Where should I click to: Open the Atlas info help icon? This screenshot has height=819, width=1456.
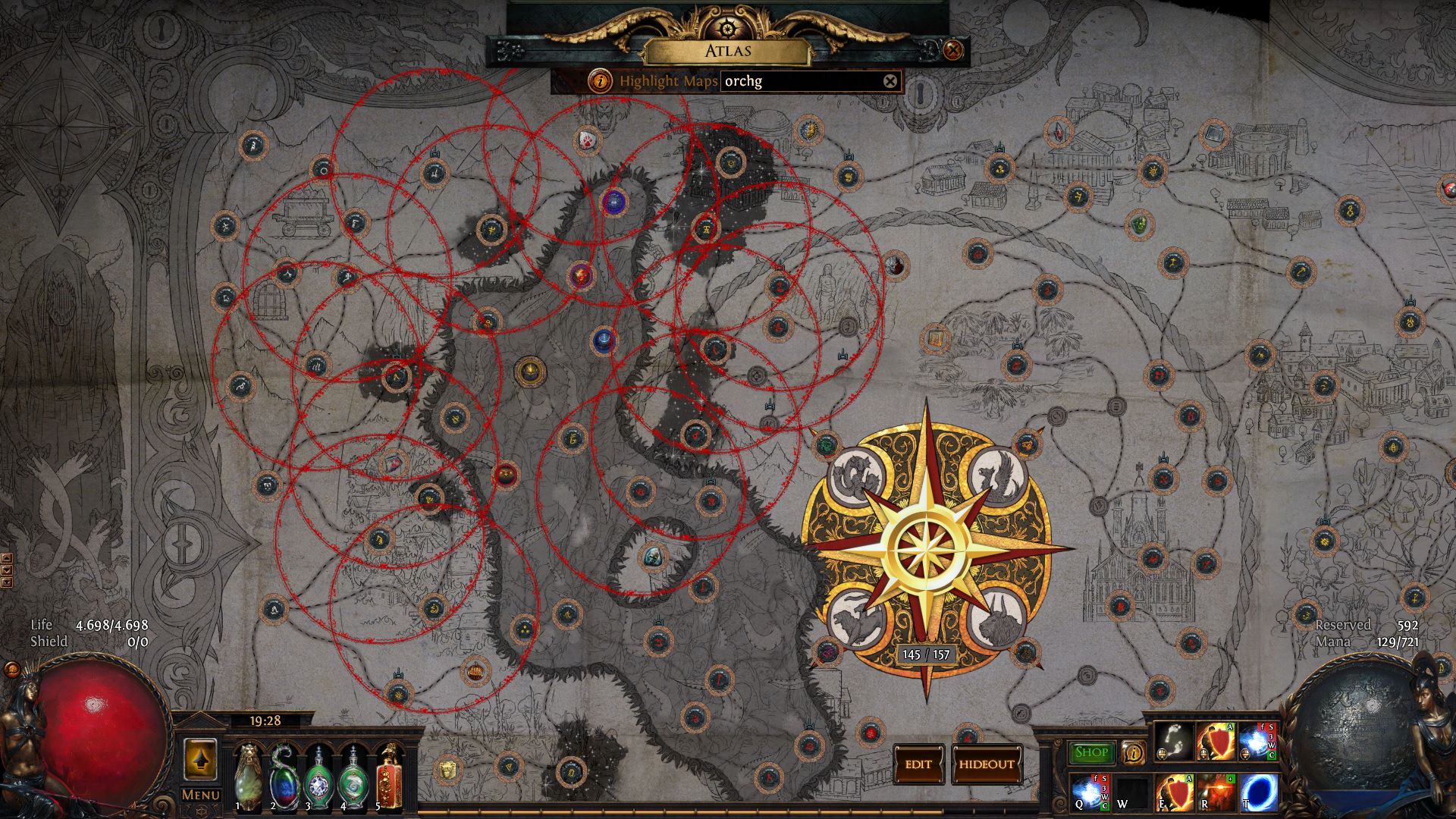601,80
